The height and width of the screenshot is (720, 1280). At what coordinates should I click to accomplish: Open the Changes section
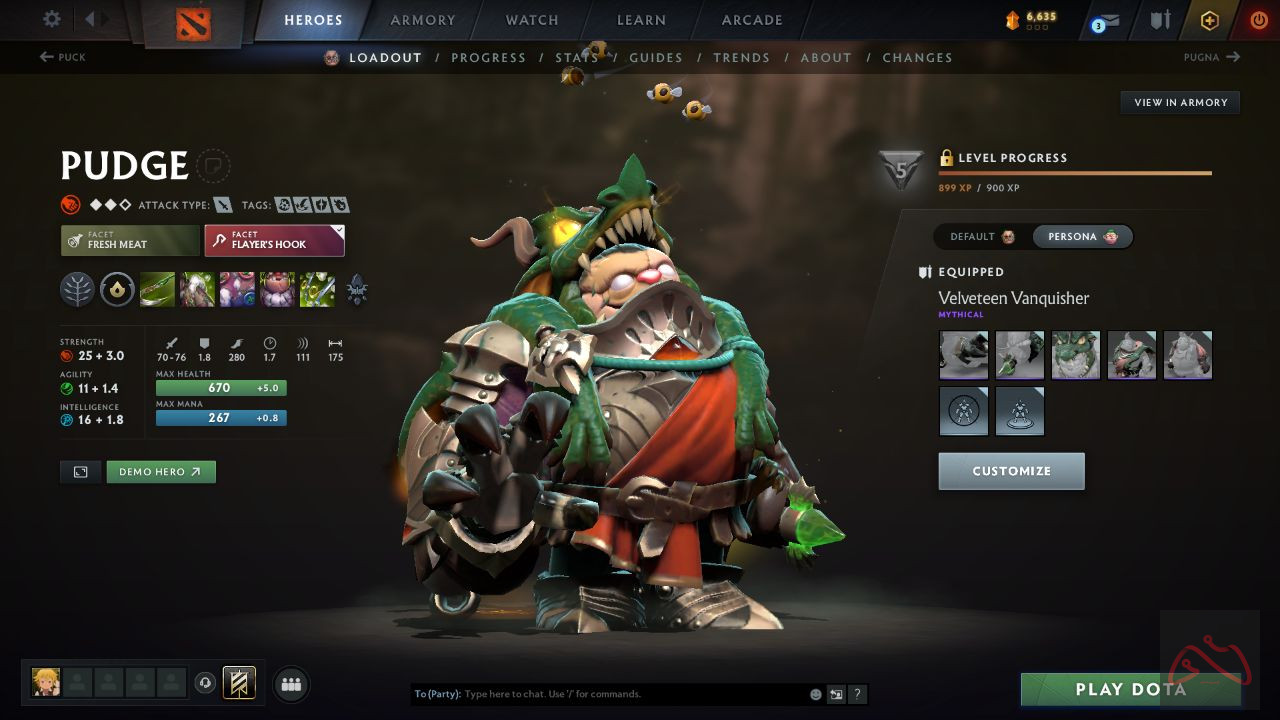[x=917, y=58]
